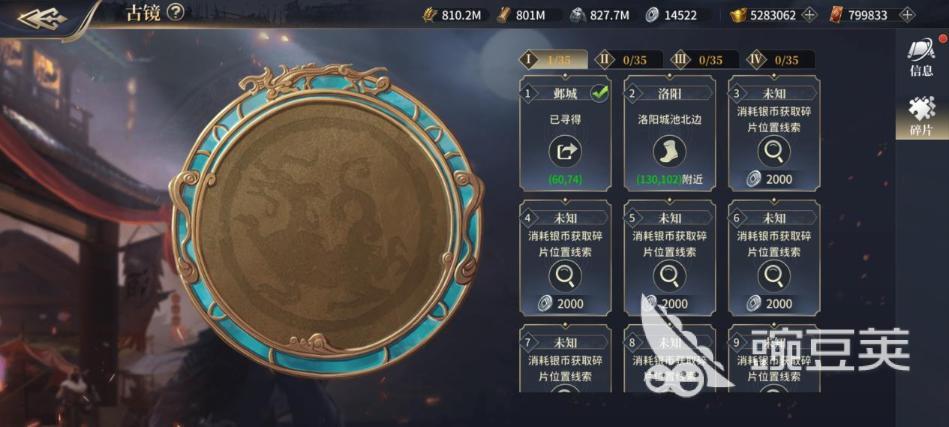The height and width of the screenshot is (427, 949).
Task: Add more gold ingots with plus button
Action: pyautogui.click(x=809, y=14)
